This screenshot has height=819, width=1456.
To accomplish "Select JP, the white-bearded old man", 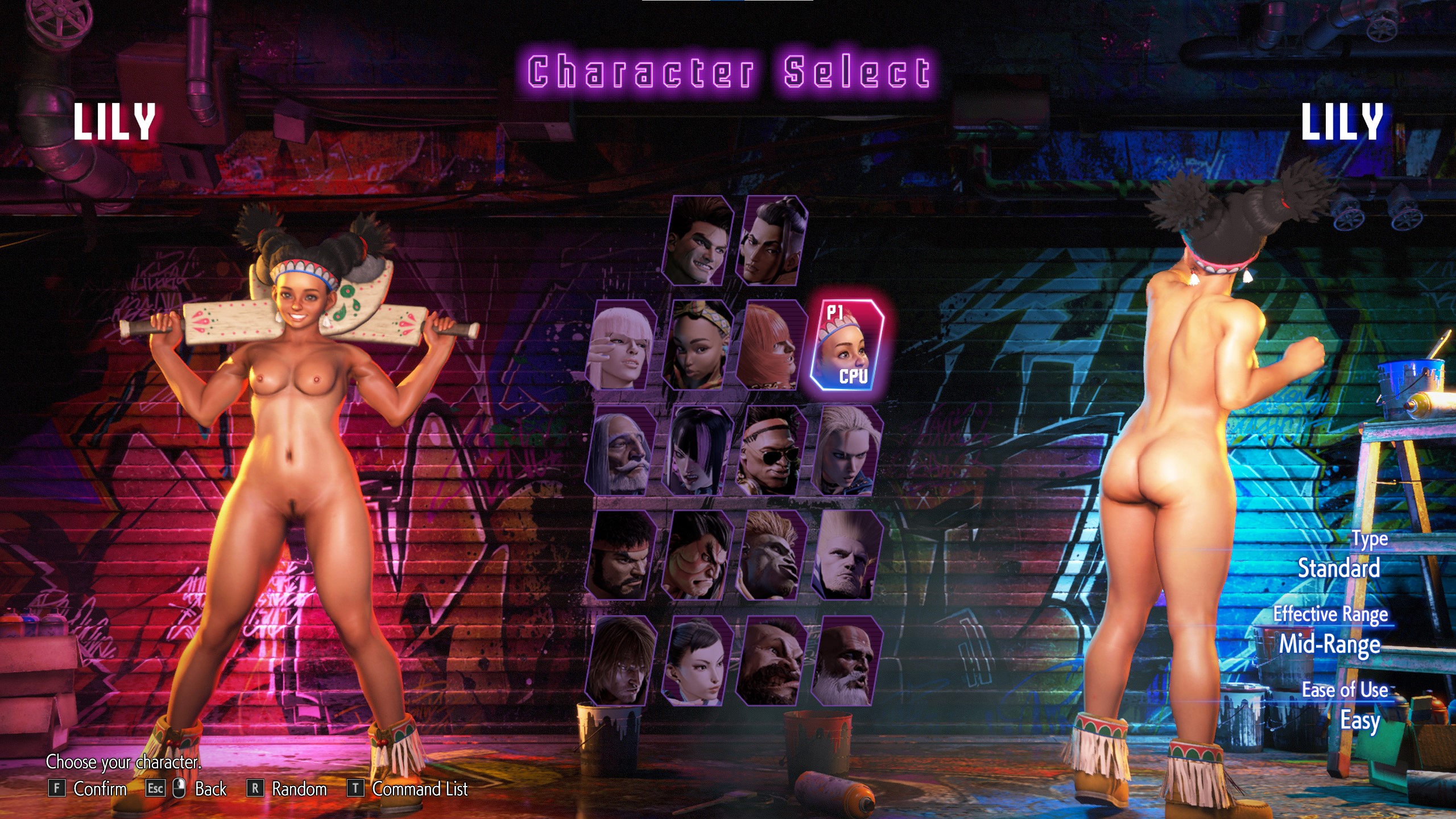I will 621,450.
